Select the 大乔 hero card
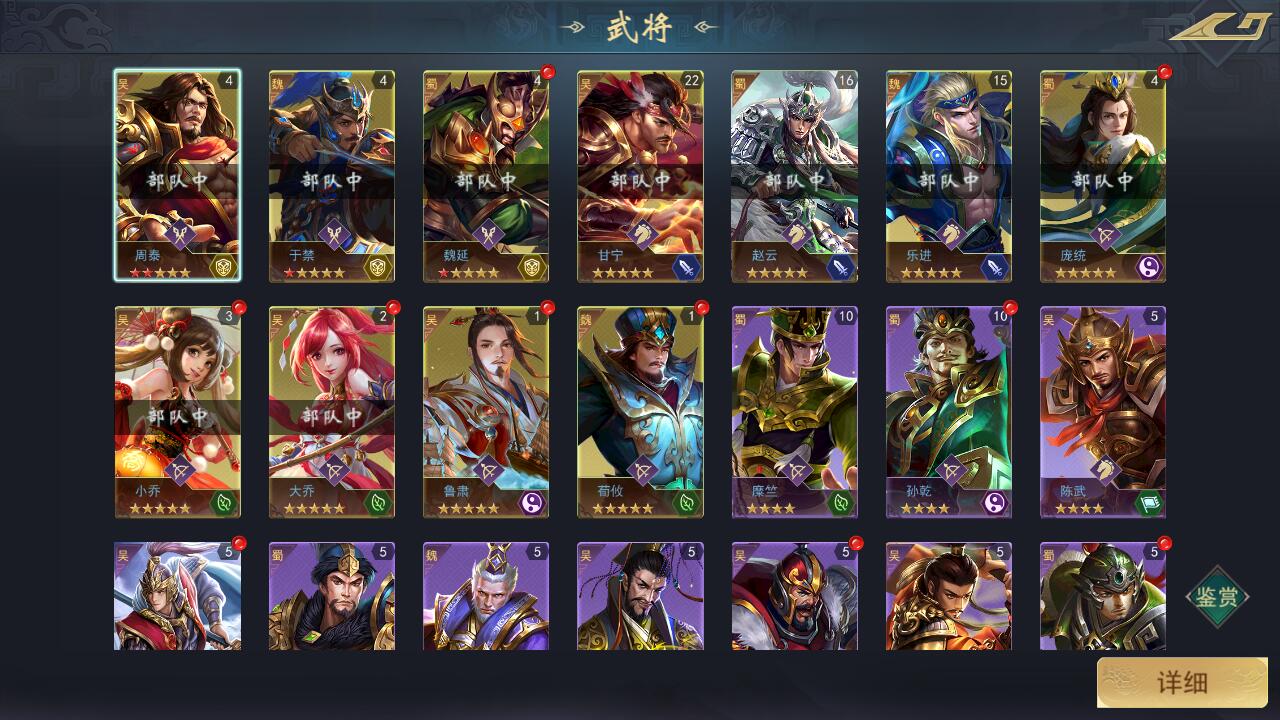 click(331, 412)
